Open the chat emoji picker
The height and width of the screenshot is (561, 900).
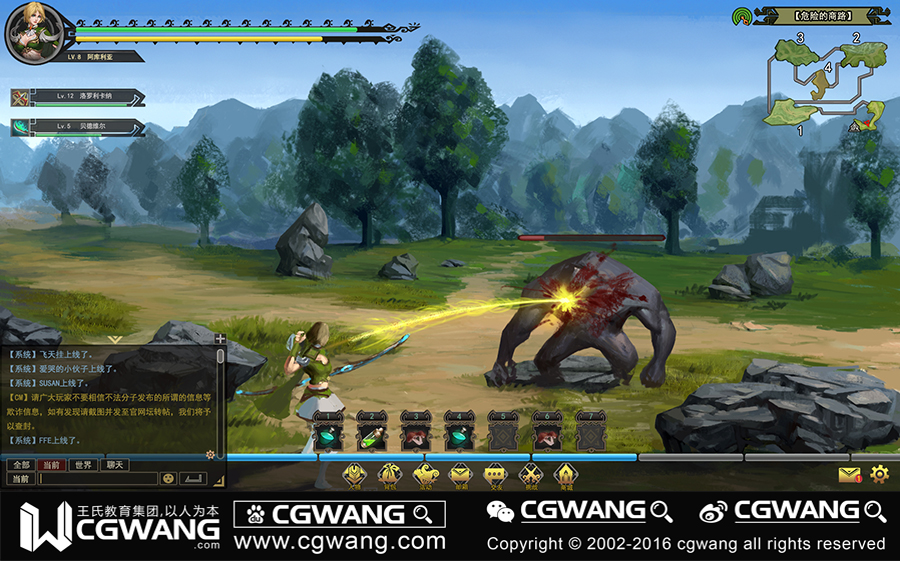pyautogui.click(x=168, y=479)
